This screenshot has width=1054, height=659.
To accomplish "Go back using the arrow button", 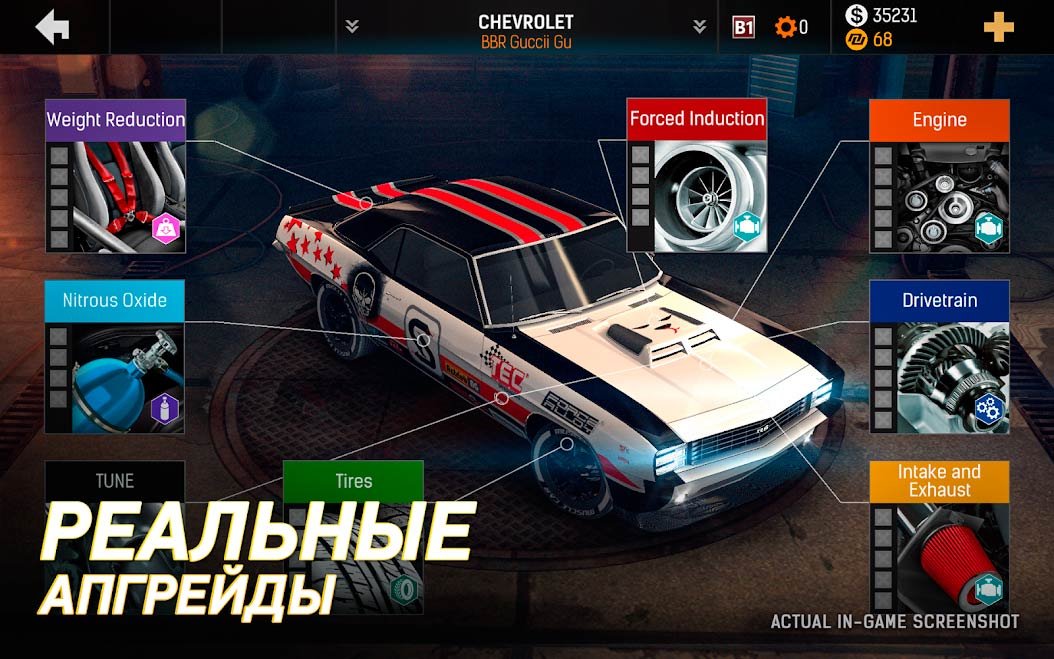I will click(53, 26).
